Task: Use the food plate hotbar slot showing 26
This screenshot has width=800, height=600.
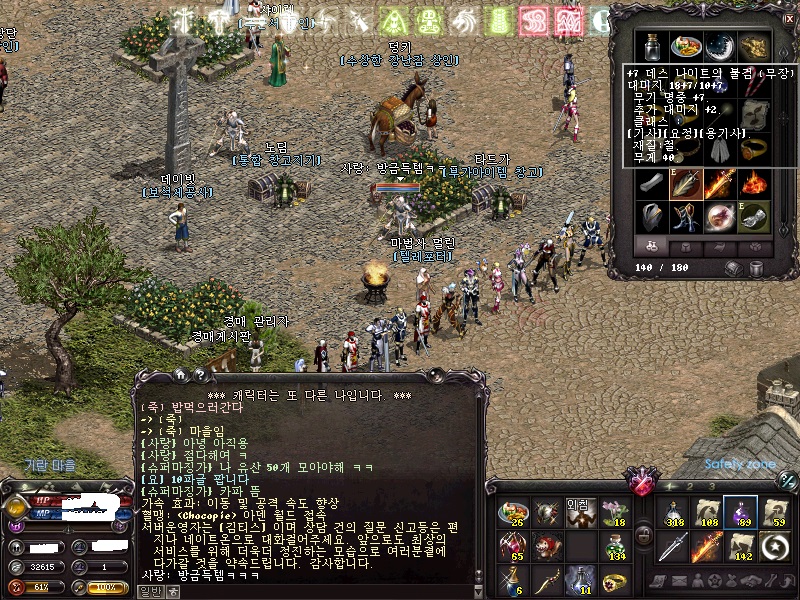Action: tap(513, 514)
